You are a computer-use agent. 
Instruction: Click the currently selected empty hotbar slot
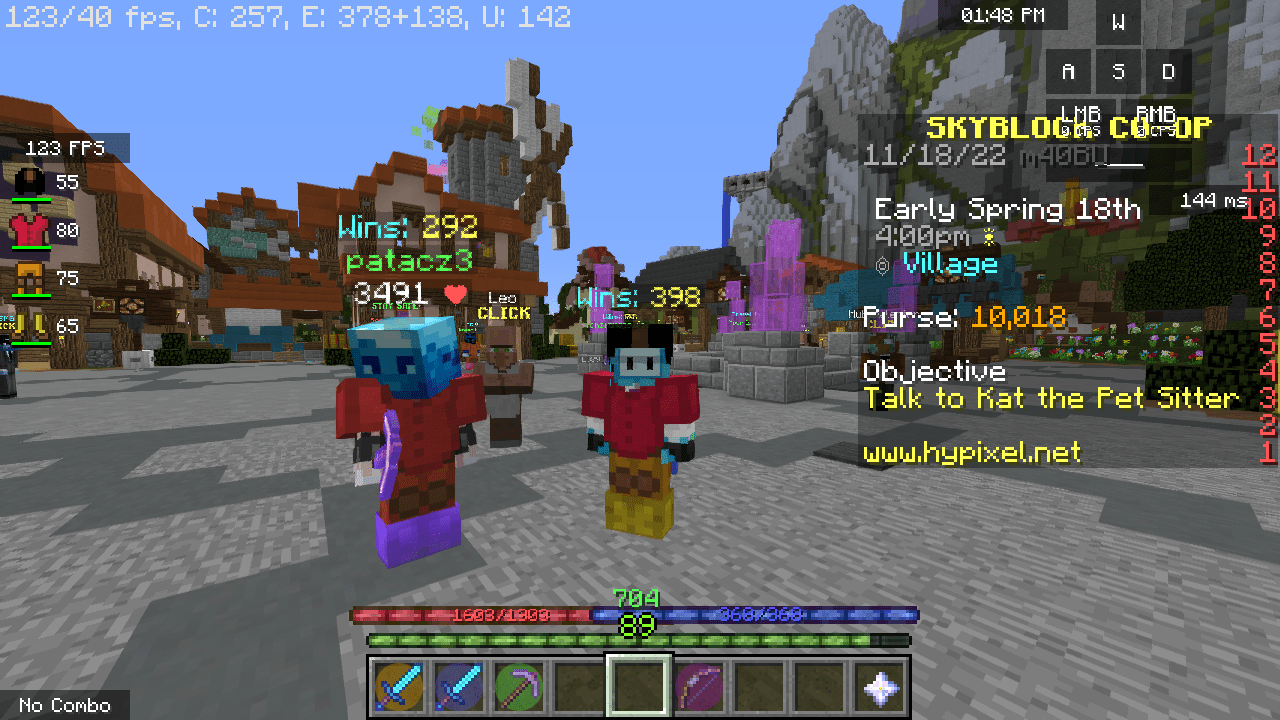tap(639, 686)
